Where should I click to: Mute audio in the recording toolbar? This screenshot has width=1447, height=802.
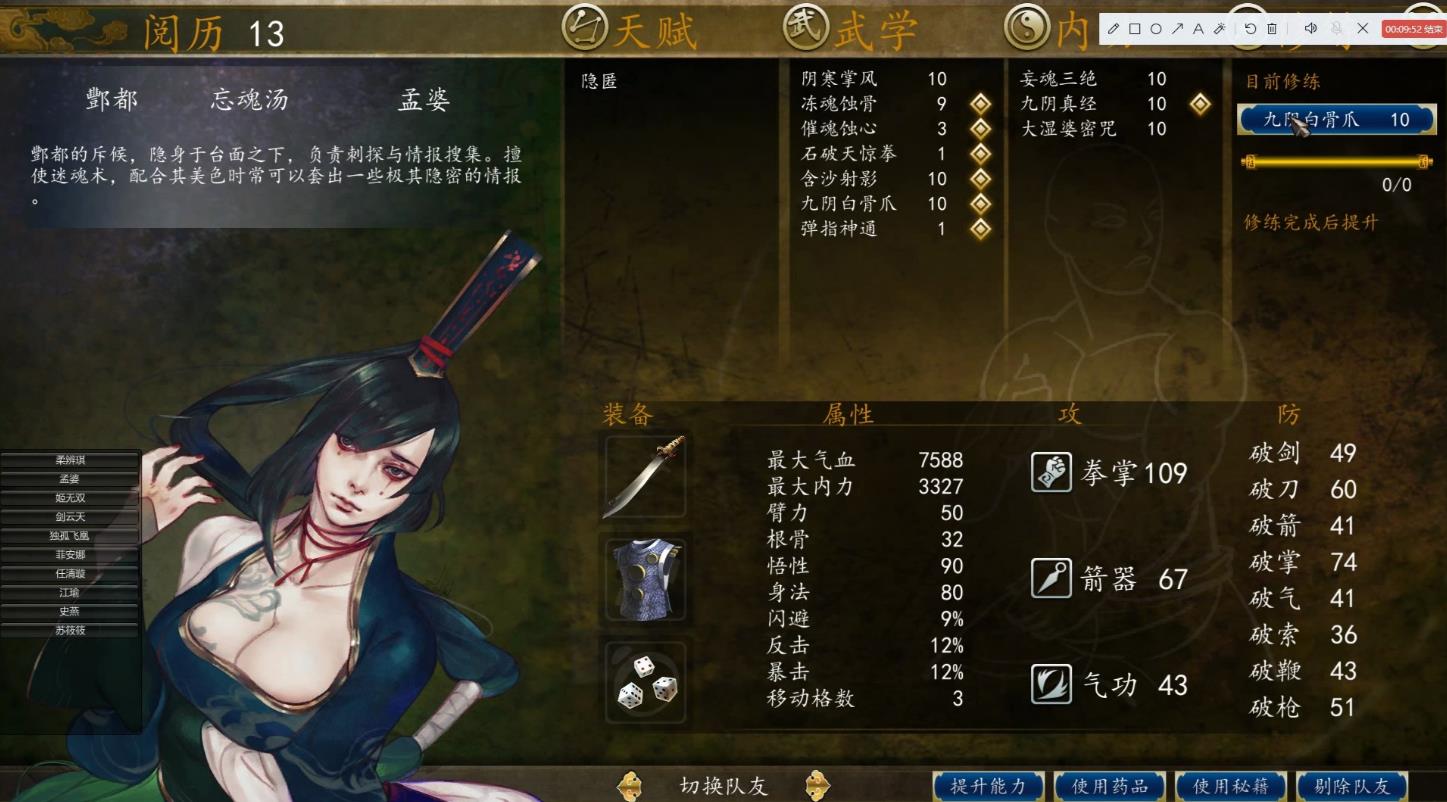(1311, 29)
